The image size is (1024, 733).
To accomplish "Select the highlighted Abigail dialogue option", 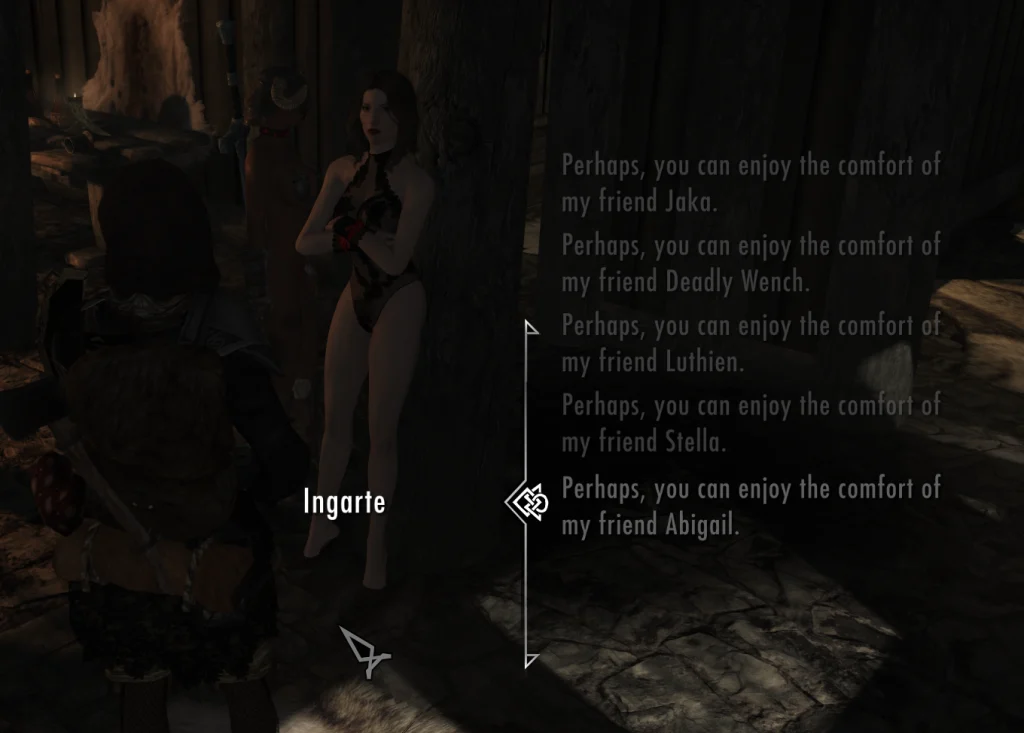I will point(750,505).
